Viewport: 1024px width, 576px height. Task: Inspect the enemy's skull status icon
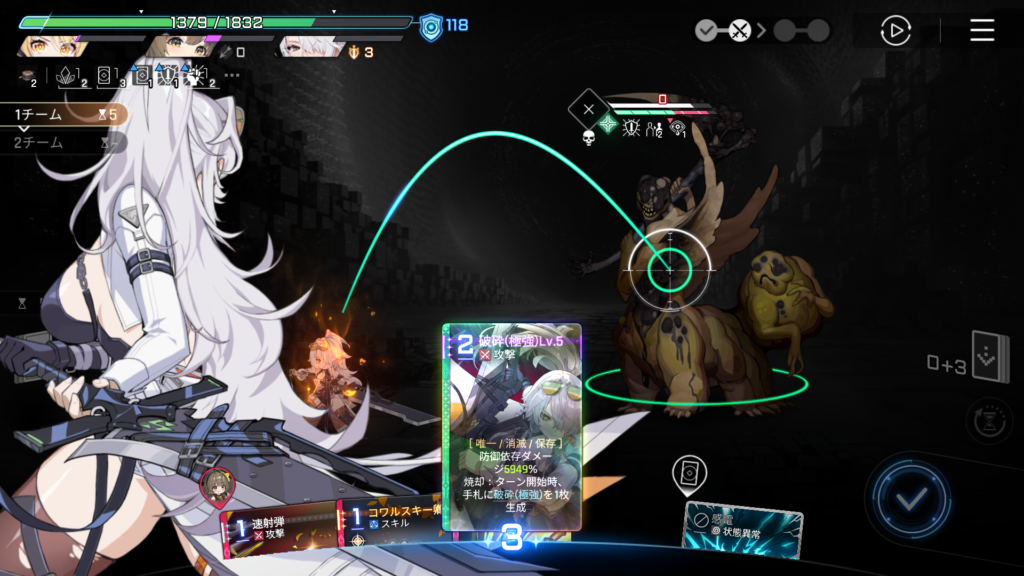point(588,136)
